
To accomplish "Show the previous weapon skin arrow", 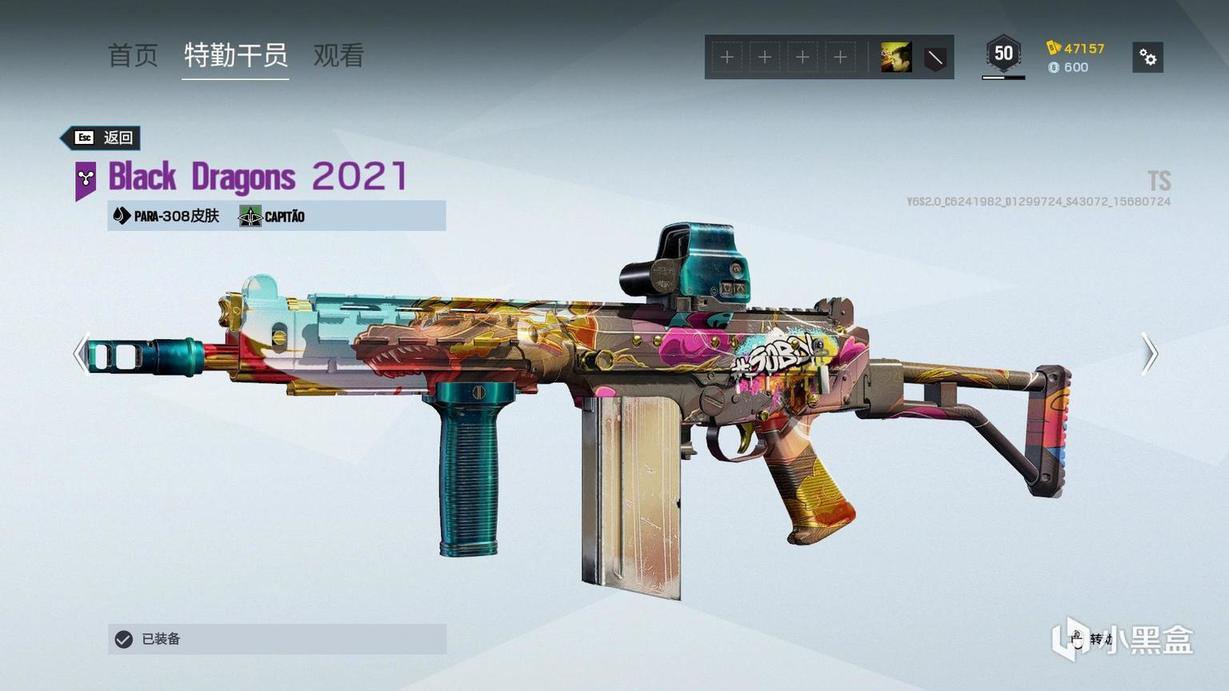I will point(81,353).
